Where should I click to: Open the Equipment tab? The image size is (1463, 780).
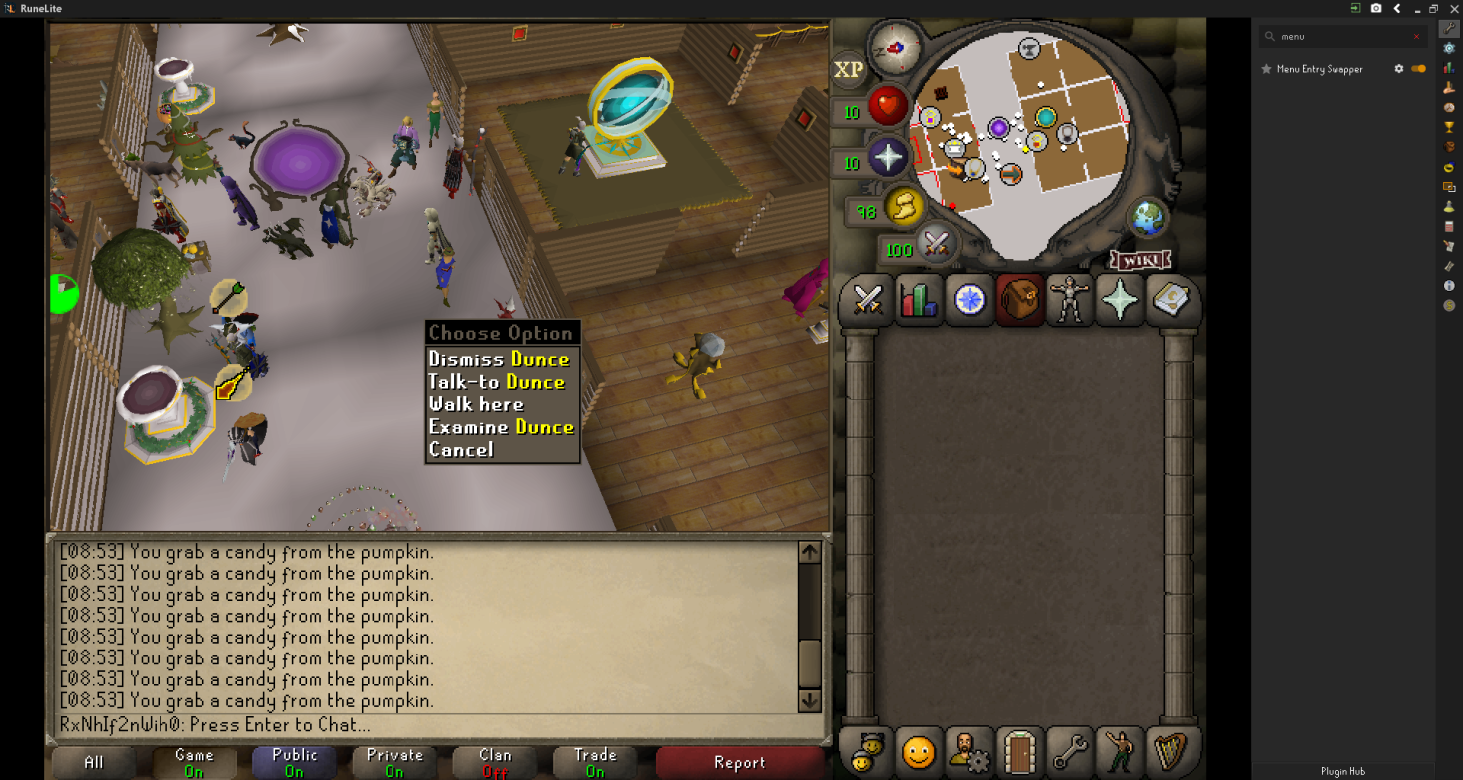tap(1070, 300)
